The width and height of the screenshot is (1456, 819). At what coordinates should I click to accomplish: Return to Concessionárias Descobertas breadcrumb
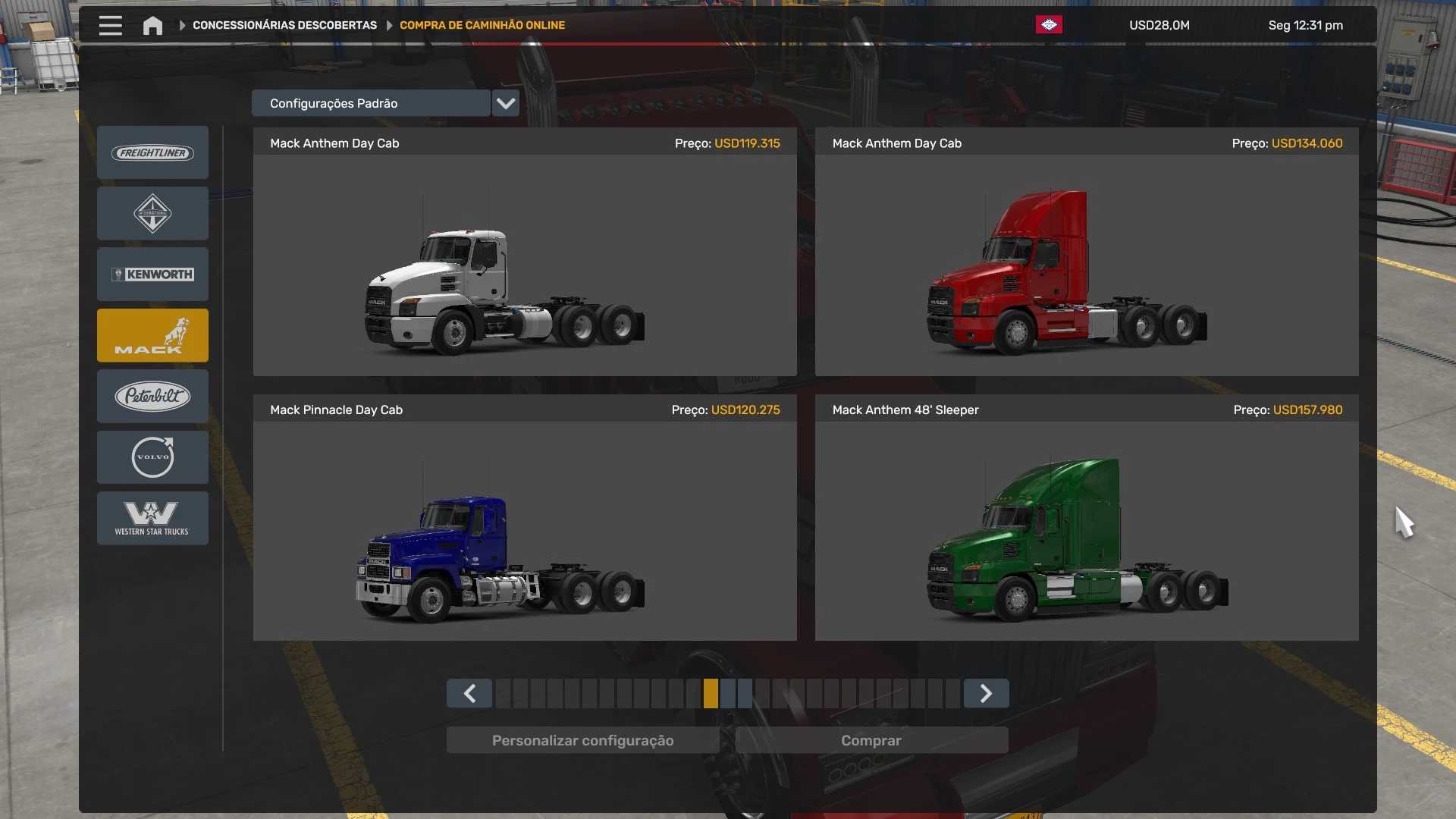point(284,25)
